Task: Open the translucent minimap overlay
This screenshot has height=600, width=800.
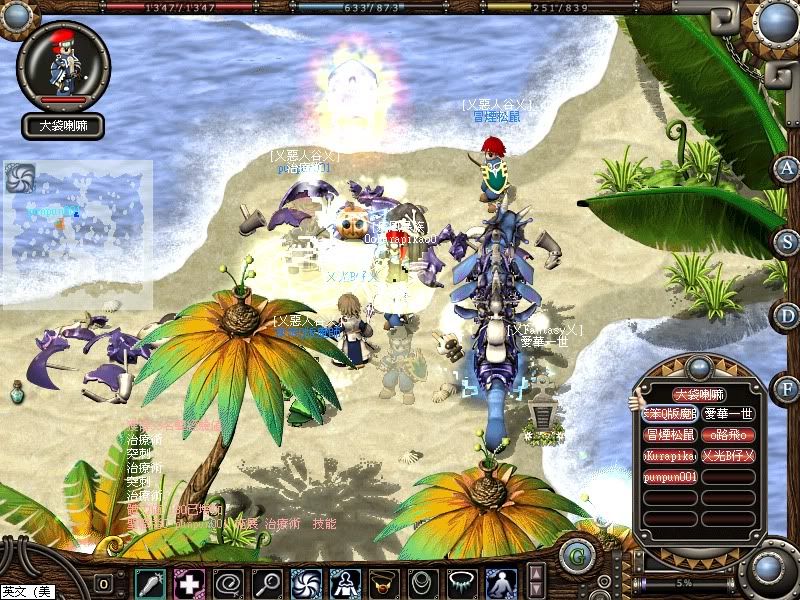Action: click(x=78, y=235)
